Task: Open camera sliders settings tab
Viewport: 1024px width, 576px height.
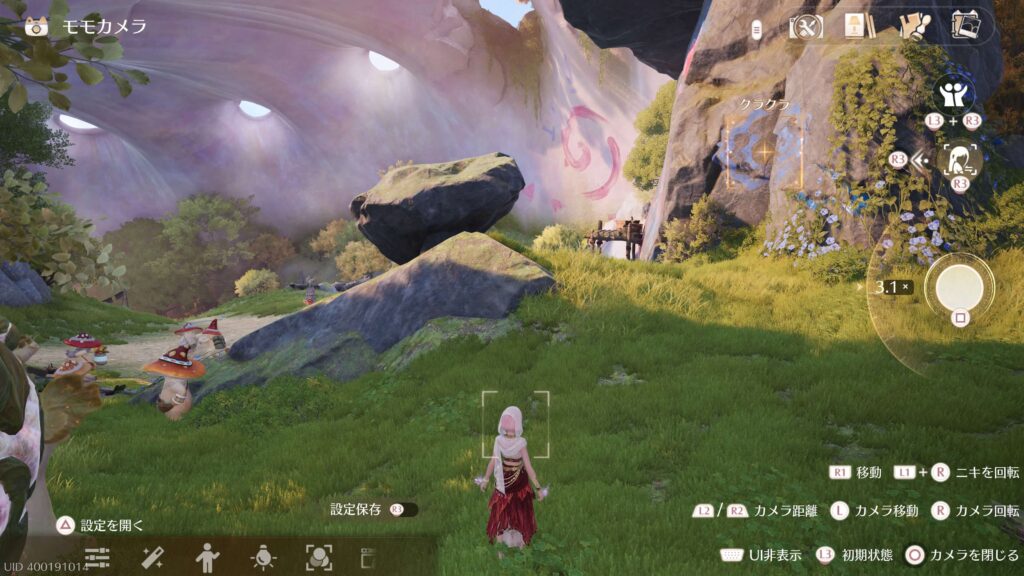Action: 97,557
